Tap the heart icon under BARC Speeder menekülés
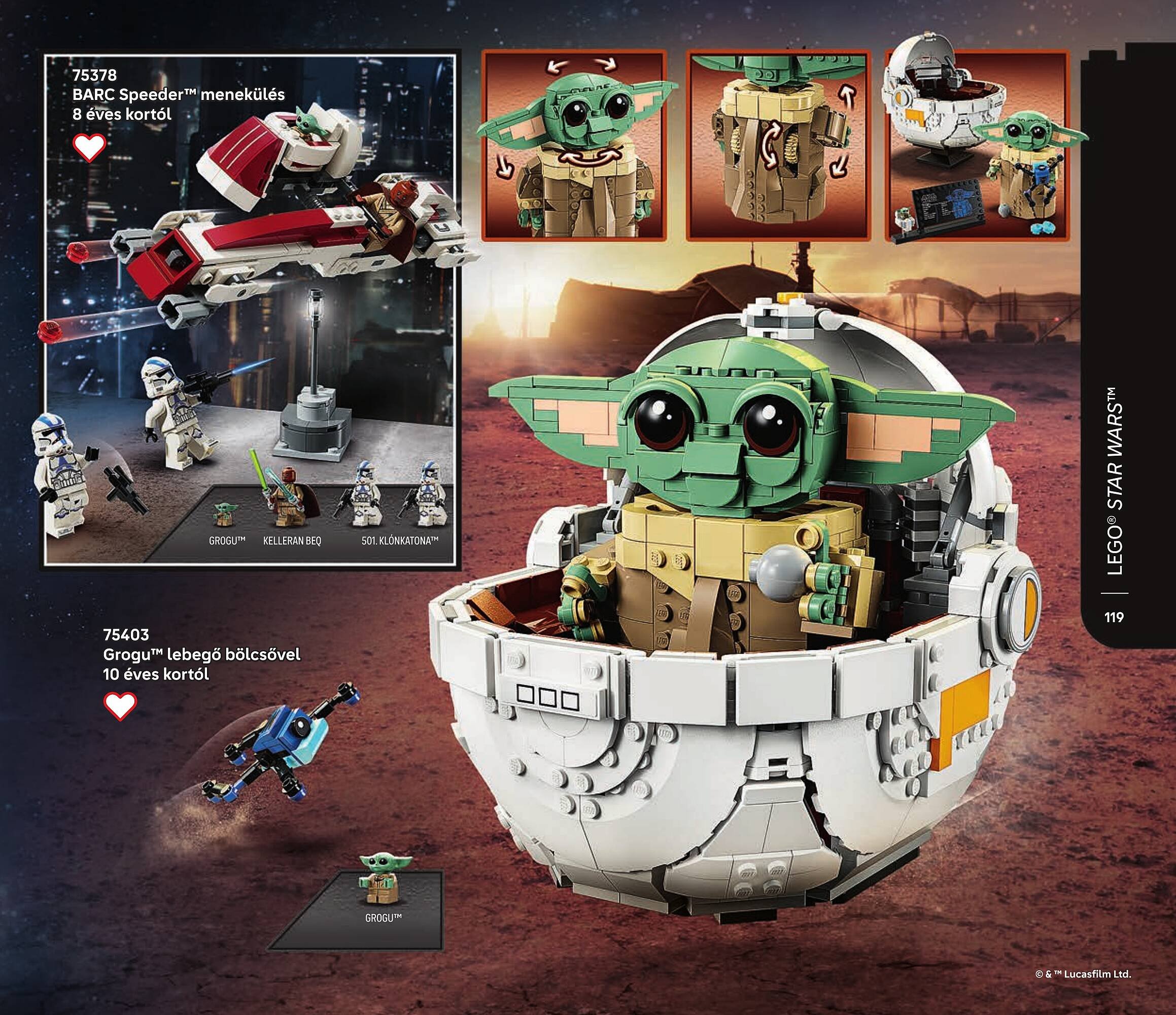Screen dimensions: 1176x1015 click(90, 148)
